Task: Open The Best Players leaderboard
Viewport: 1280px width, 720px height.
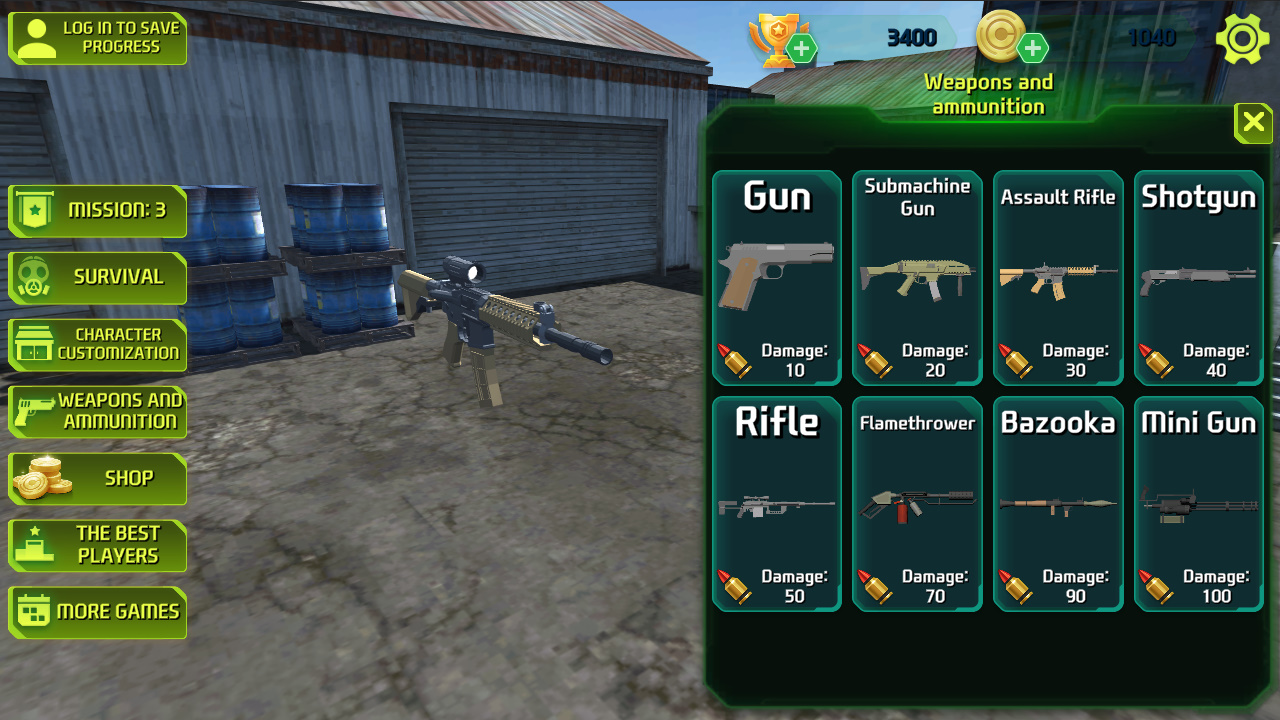Action: click(x=97, y=545)
